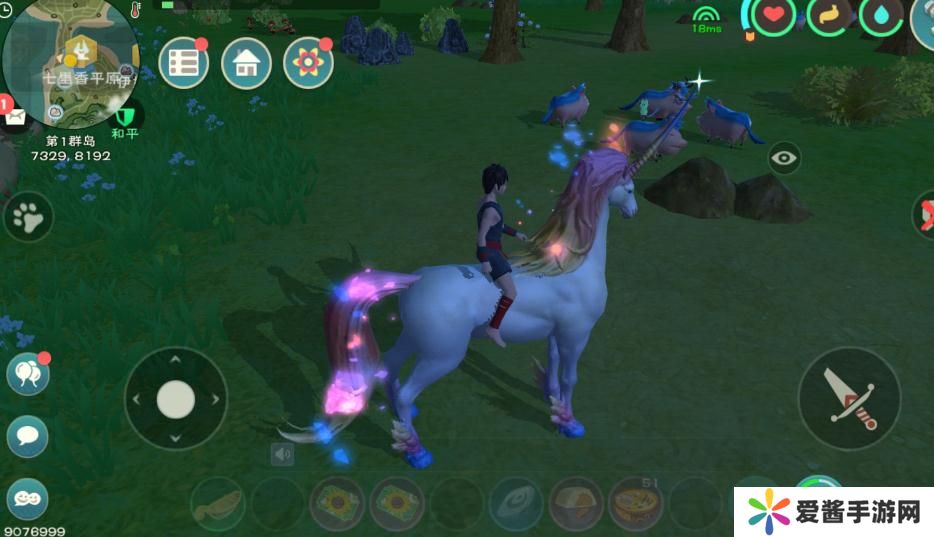This screenshot has width=934, height=537.
Task: Open the balloons event button
Action: (27, 374)
